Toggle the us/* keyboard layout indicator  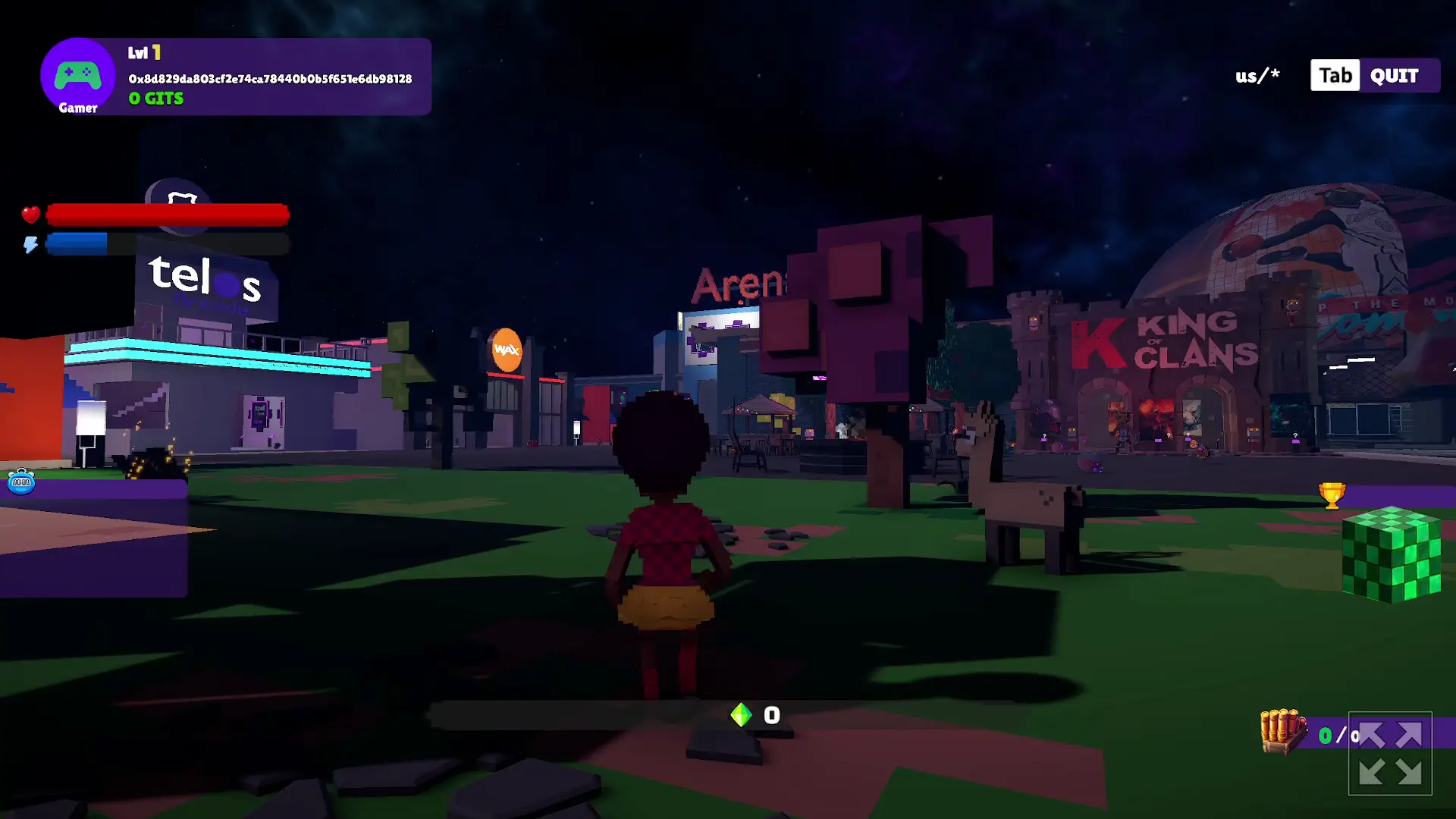pyautogui.click(x=1257, y=75)
